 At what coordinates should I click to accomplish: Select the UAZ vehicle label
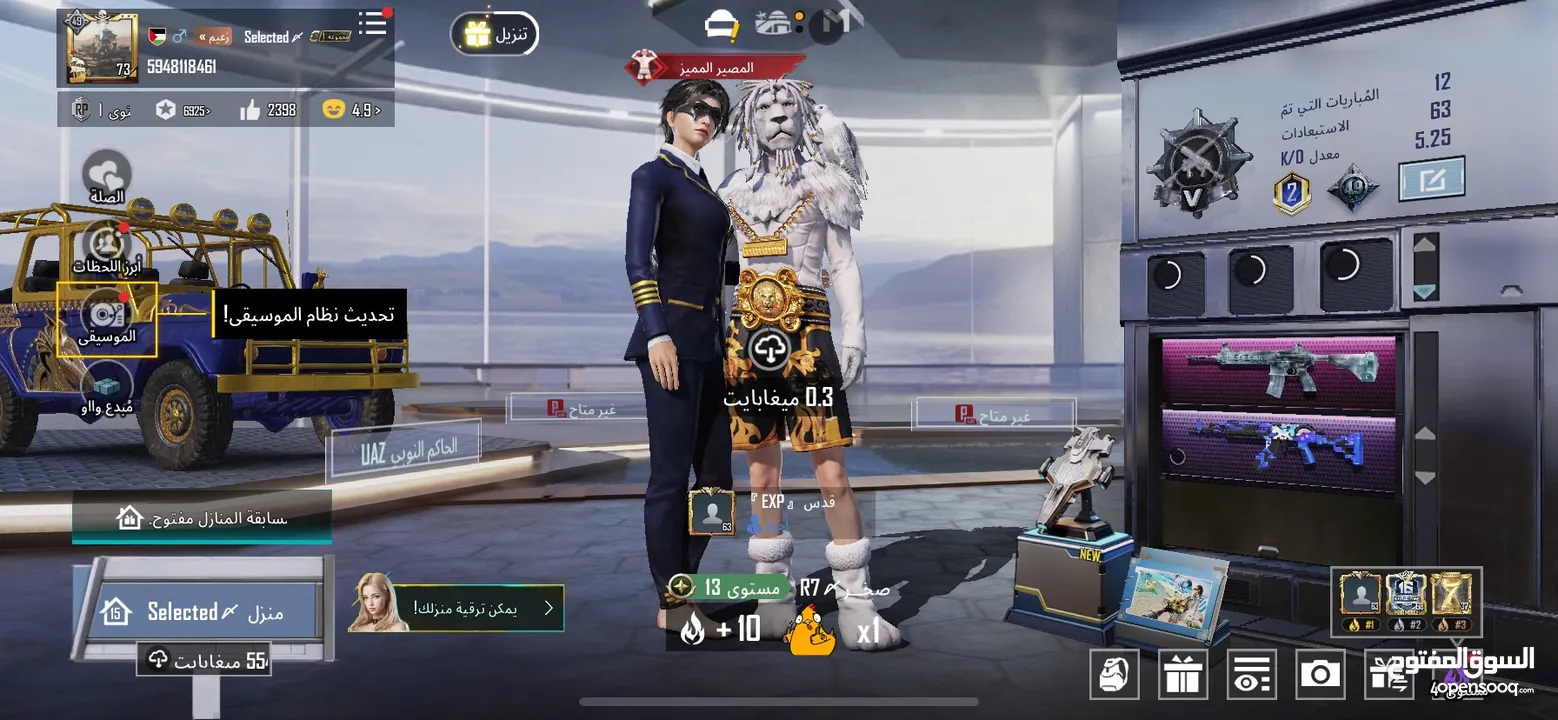pos(405,451)
